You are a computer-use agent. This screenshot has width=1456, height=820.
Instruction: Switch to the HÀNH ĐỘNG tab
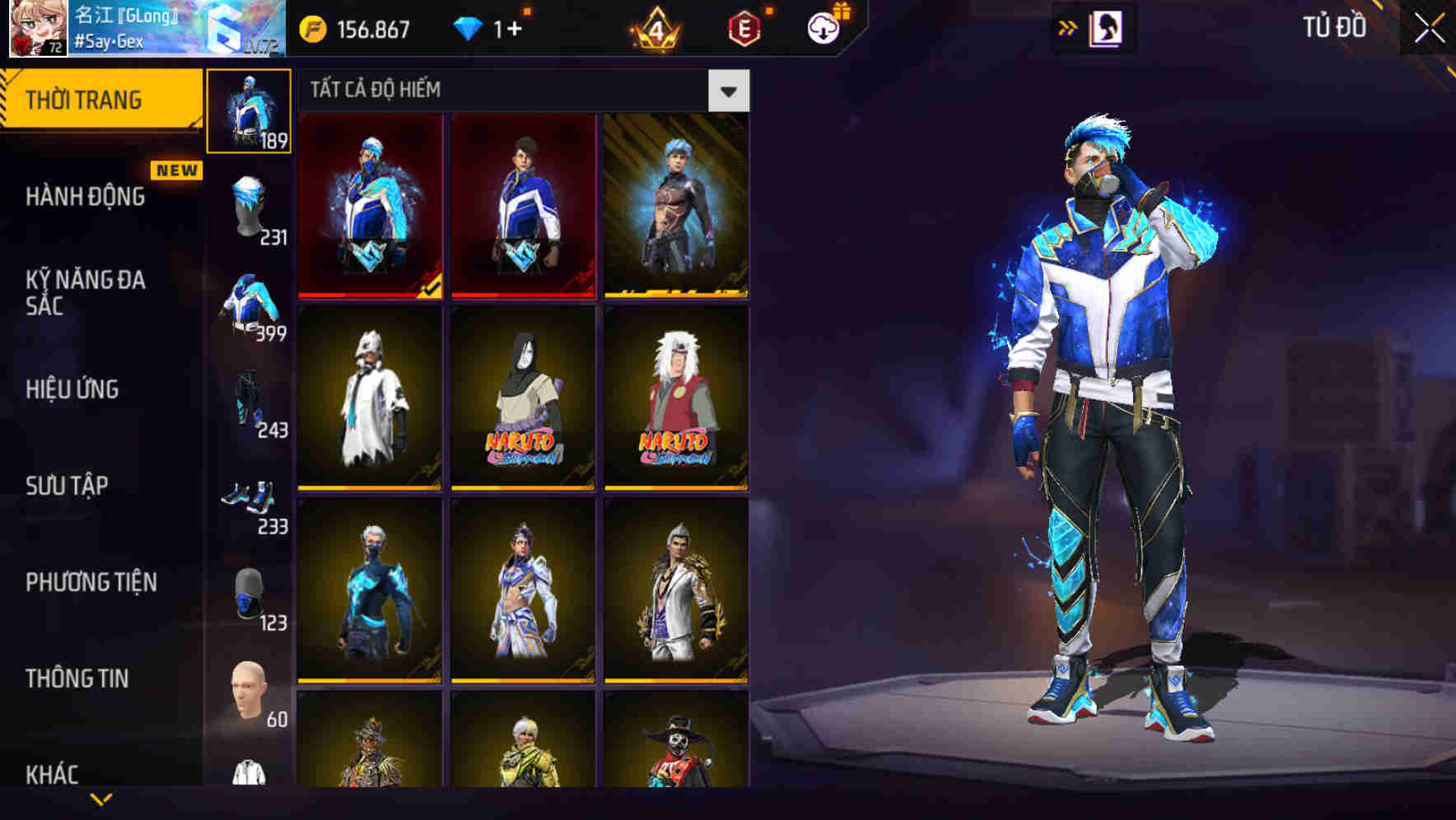pyautogui.click(x=85, y=198)
